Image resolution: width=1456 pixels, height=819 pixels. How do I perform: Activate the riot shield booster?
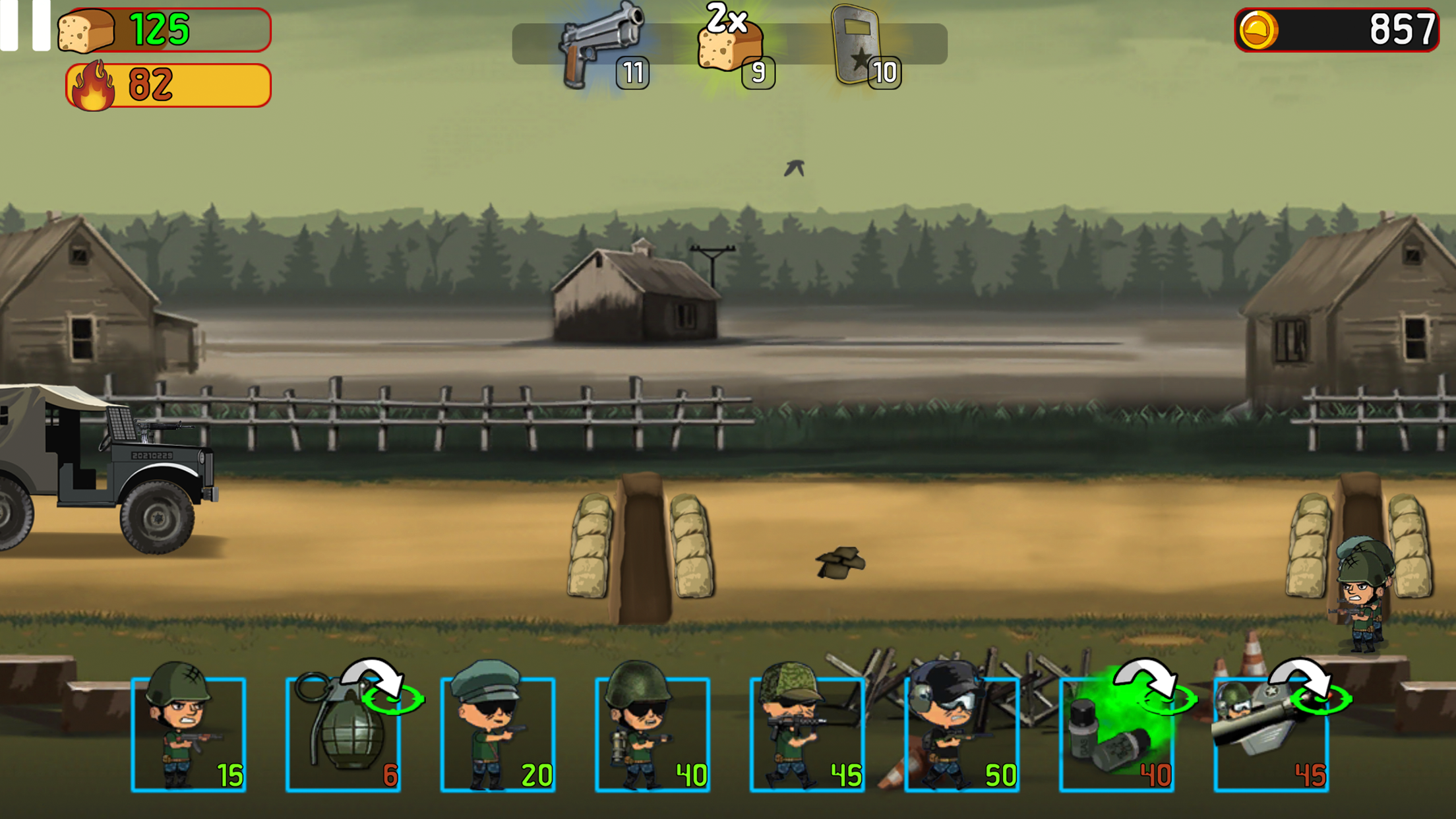tap(859, 46)
